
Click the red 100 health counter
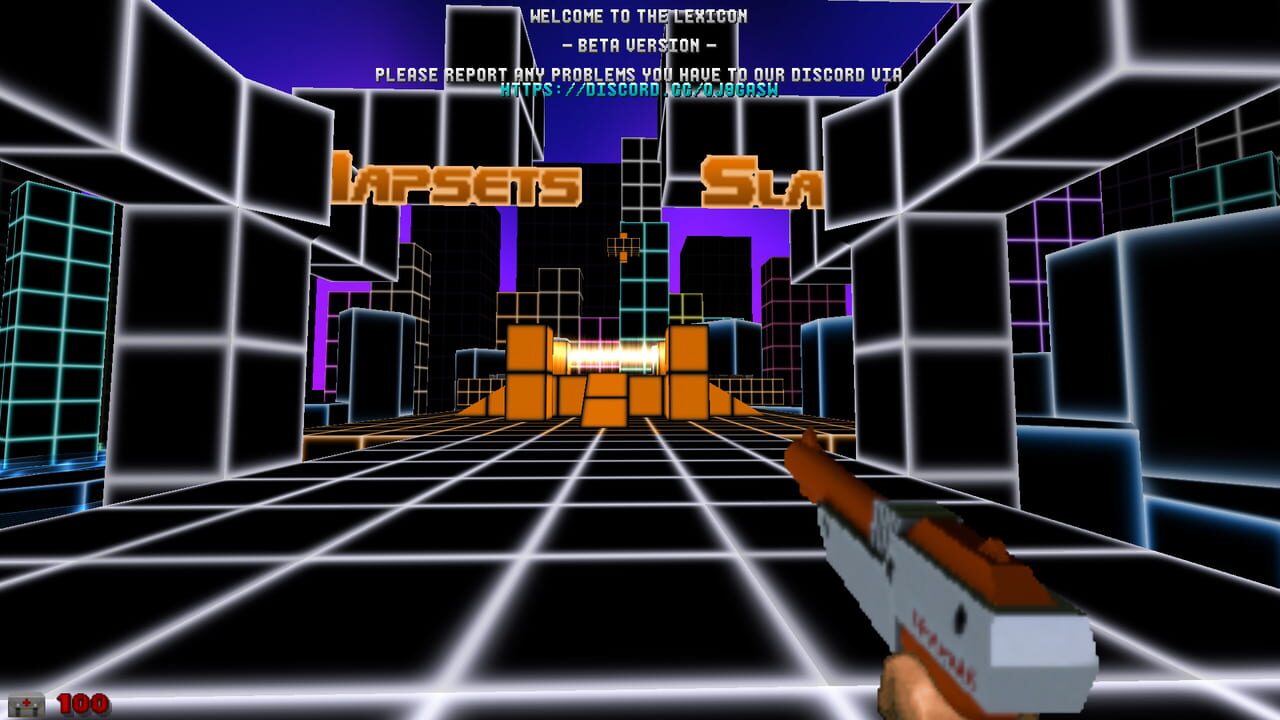click(84, 704)
